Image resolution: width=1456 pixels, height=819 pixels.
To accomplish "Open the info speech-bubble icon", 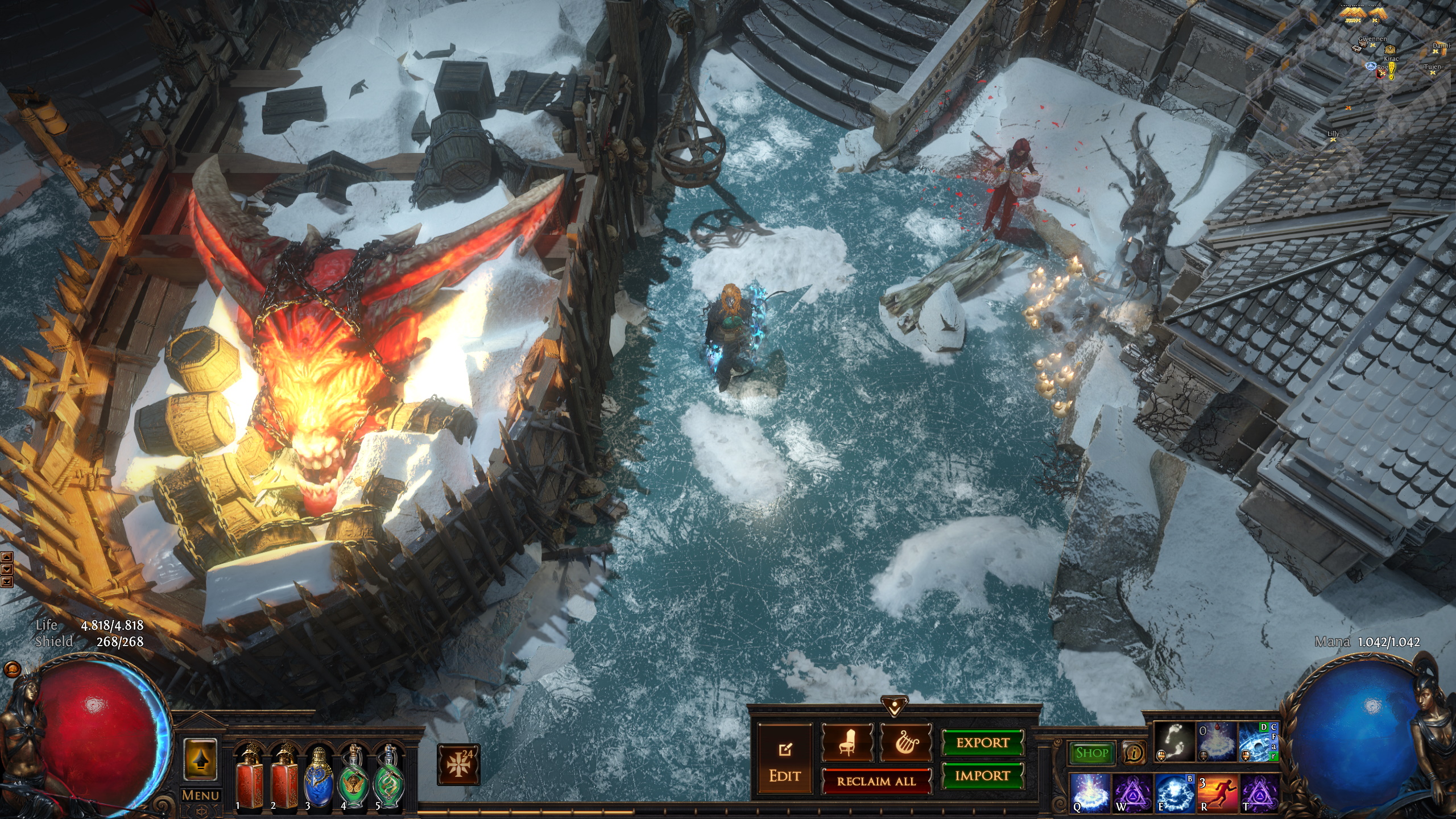I will pyautogui.click(x=1134, y=753).
